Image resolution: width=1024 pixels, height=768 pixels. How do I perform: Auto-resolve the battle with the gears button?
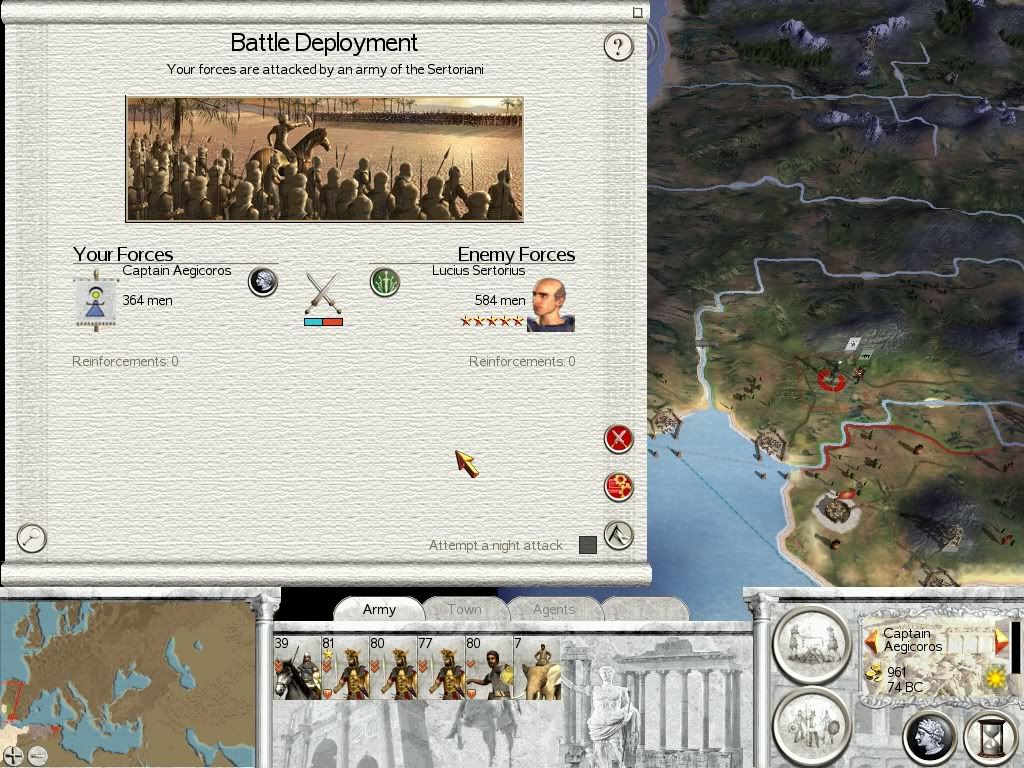(619, 487)
